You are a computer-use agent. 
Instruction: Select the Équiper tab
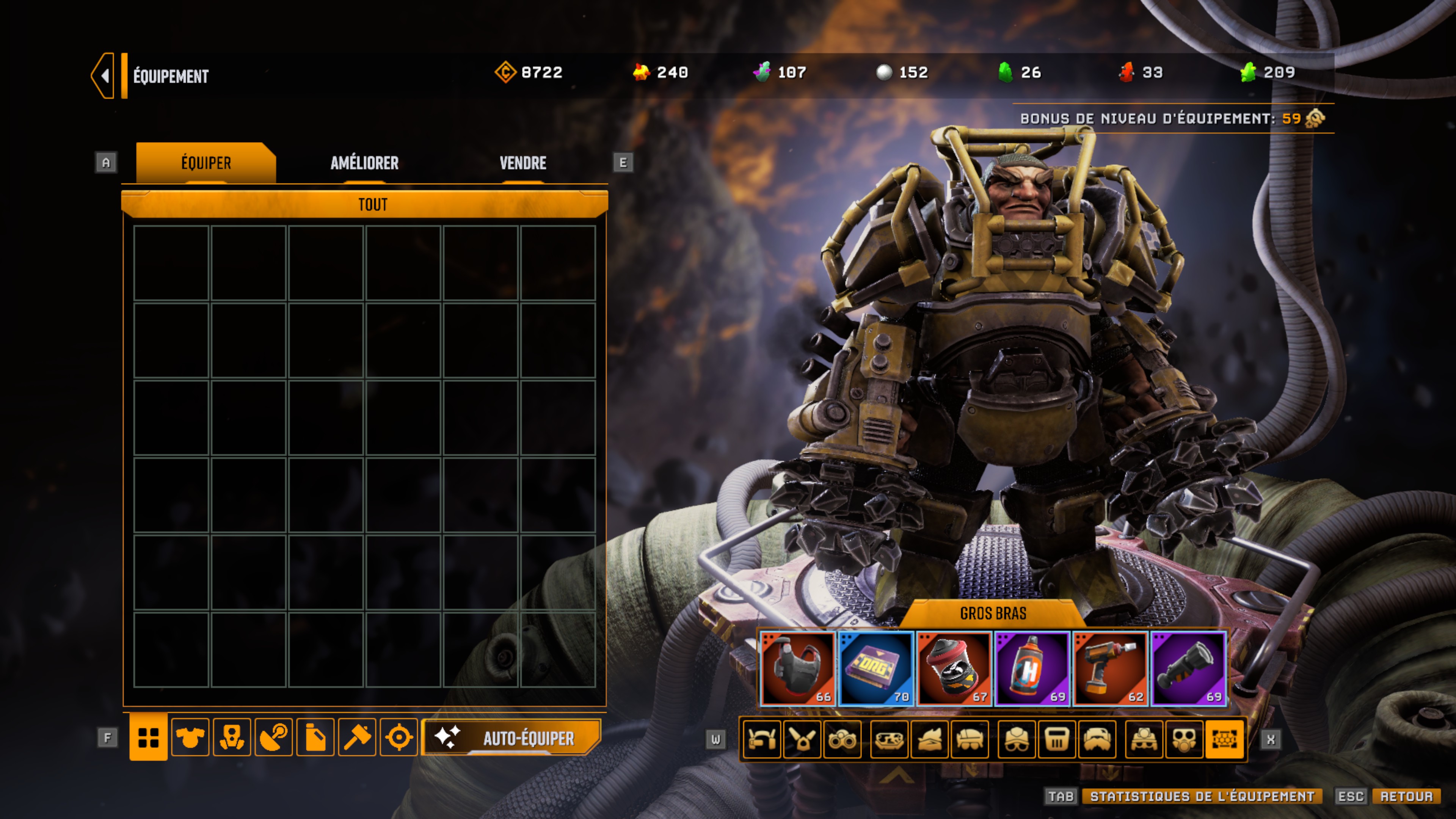(206, 163)
